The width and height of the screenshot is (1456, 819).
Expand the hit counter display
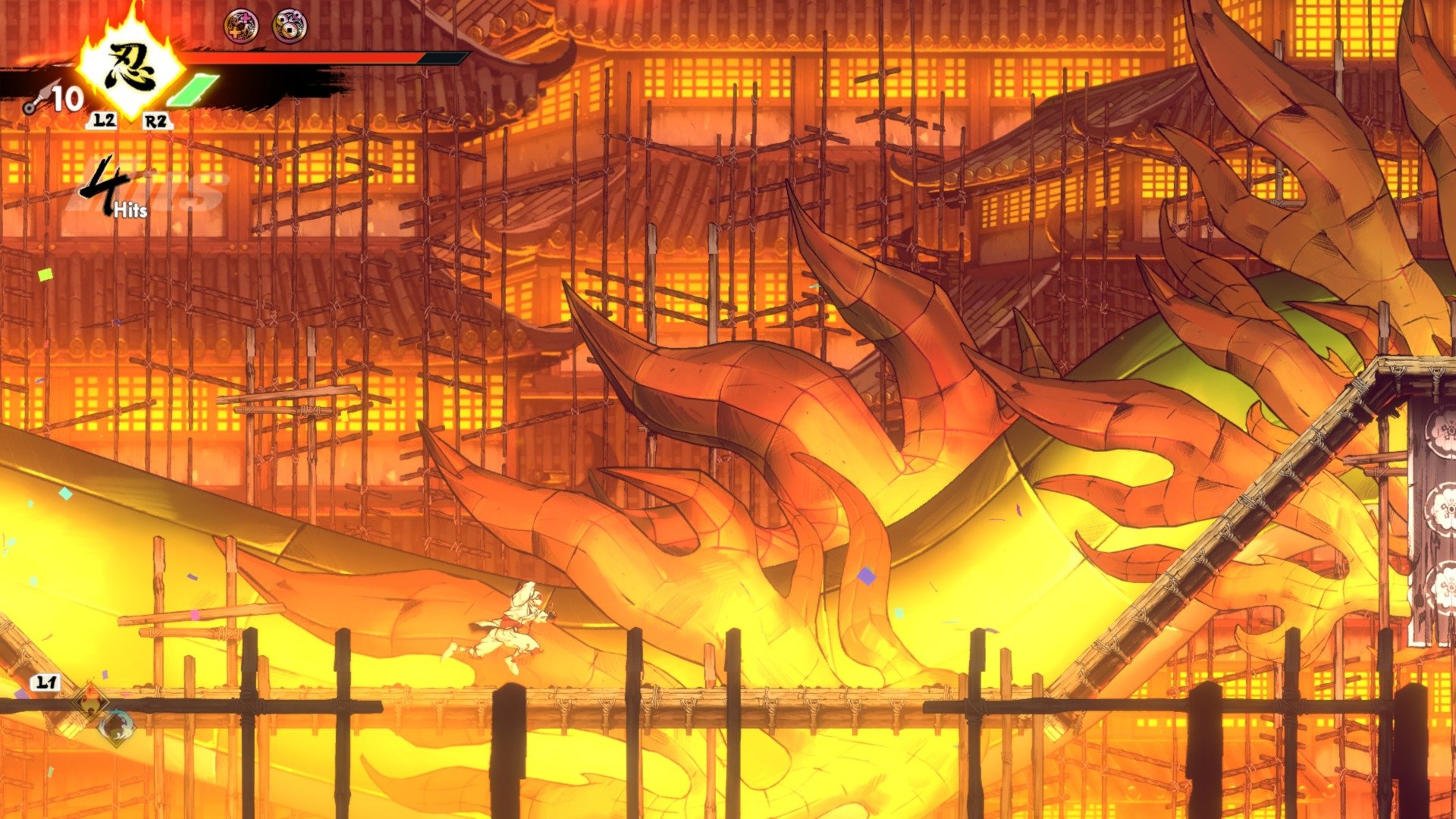point(114,190)
